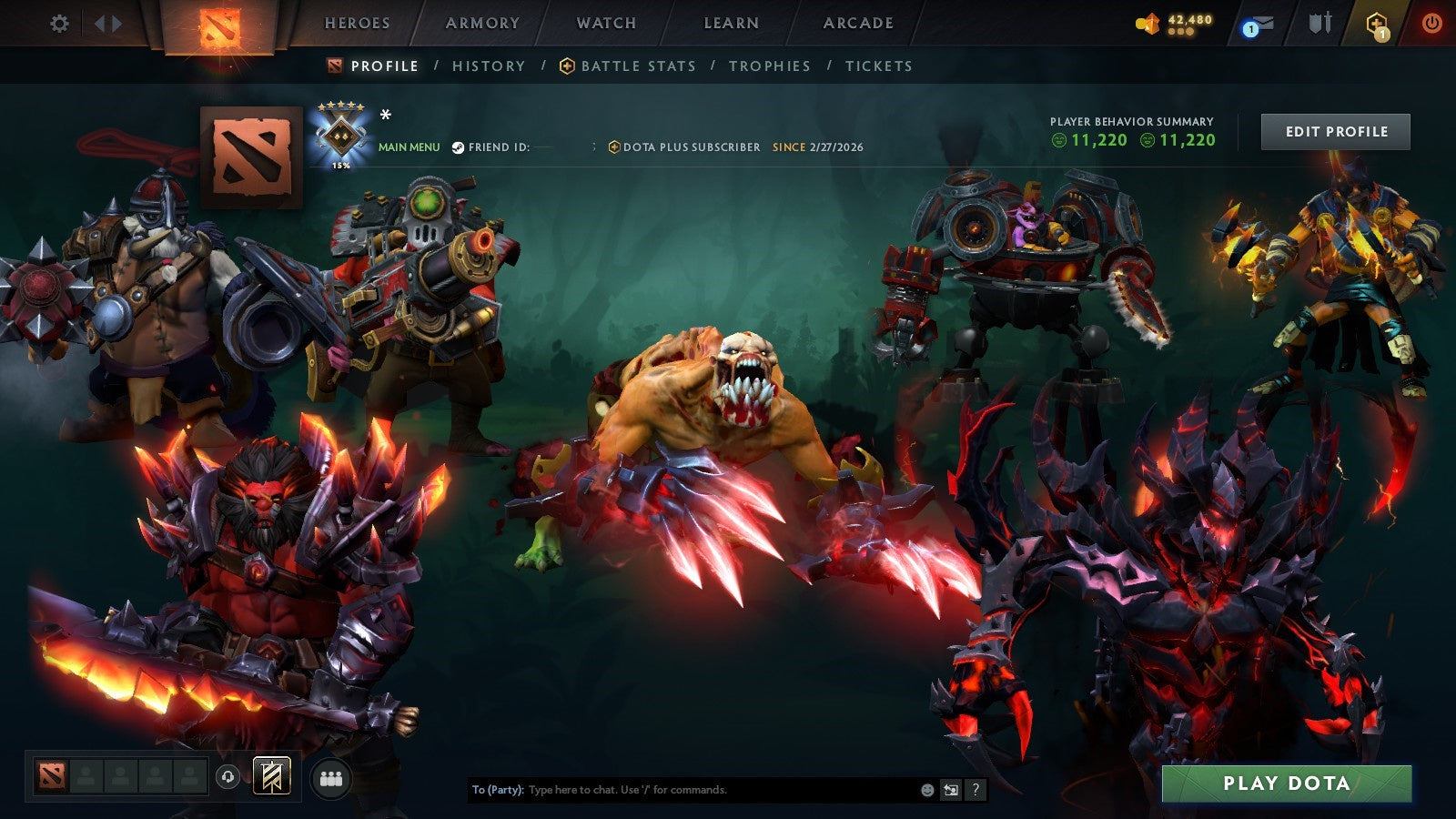Open the settings gear
The height and width of the screenshot is (819, 1456).
point(60,25)
